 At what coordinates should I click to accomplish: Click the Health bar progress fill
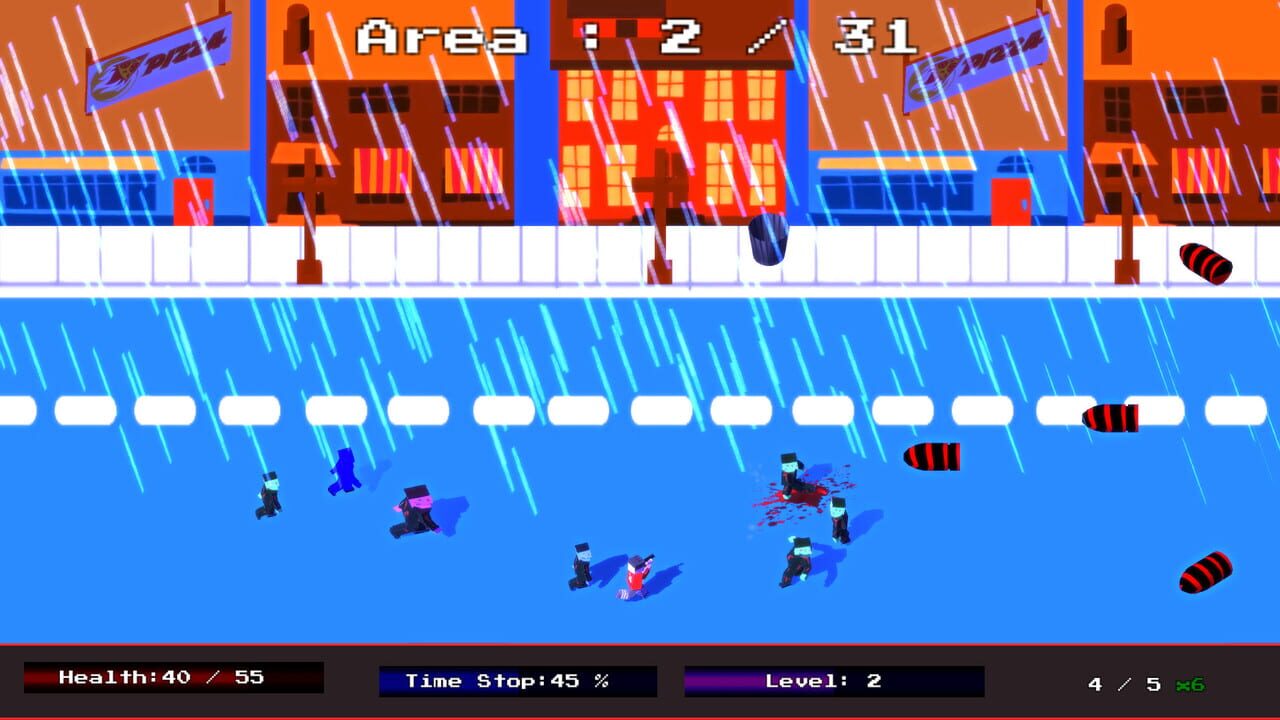coord(110,679)
